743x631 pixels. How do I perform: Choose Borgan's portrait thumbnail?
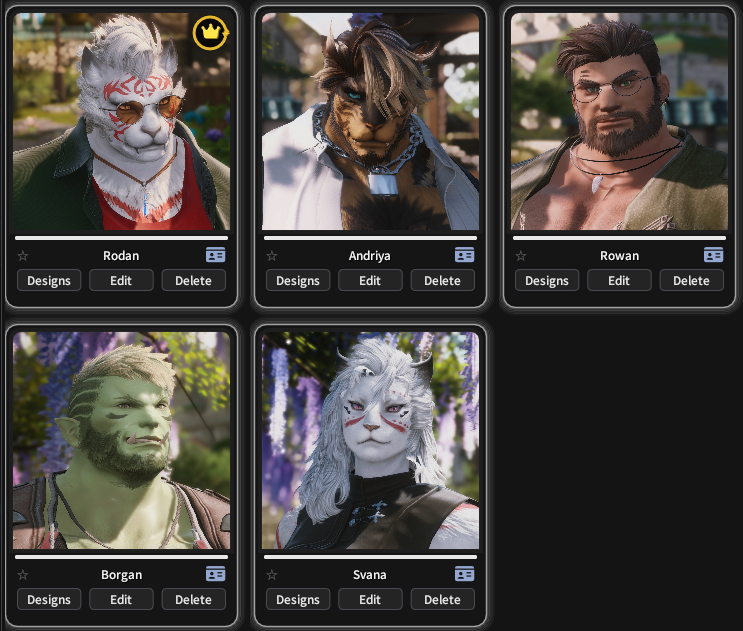coord(121,440)
